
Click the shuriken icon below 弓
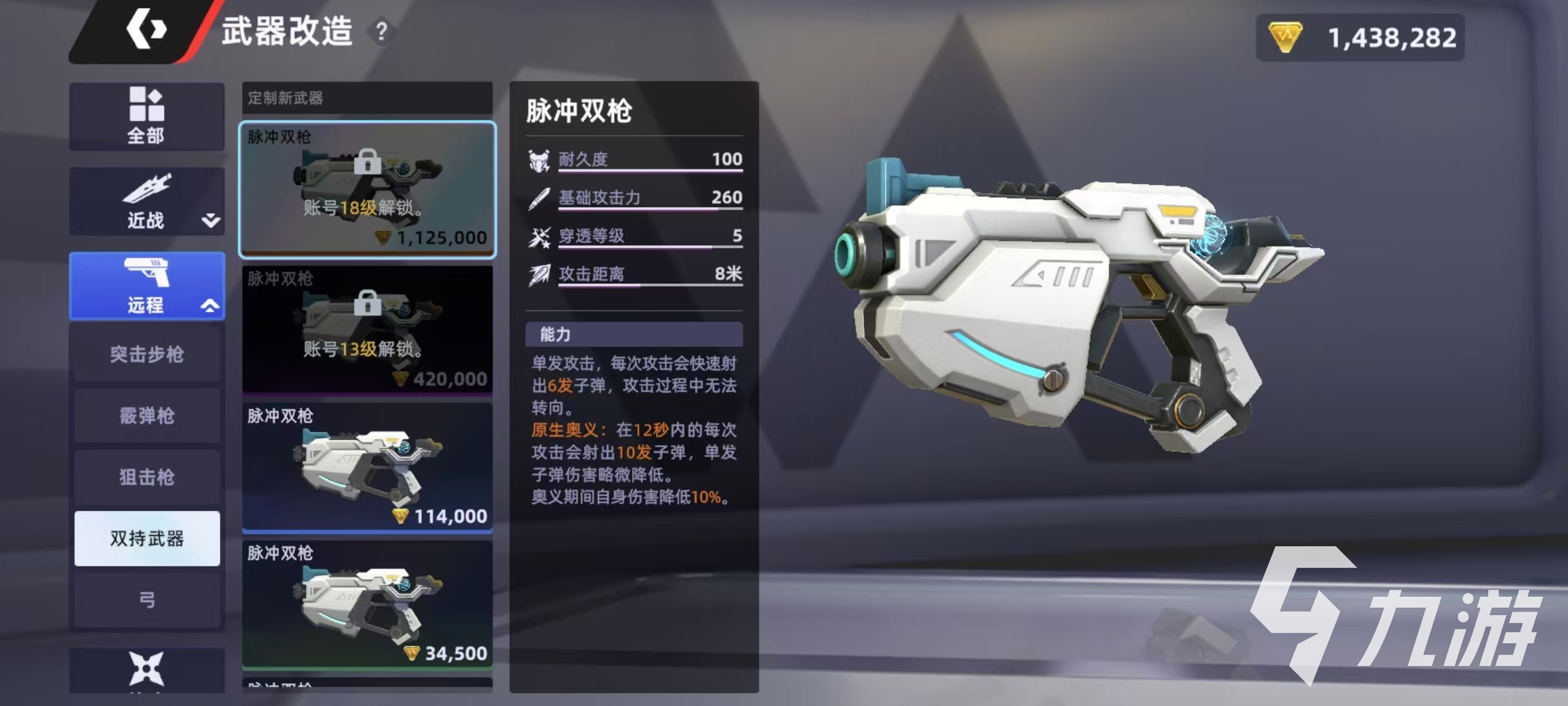[147, 670]
